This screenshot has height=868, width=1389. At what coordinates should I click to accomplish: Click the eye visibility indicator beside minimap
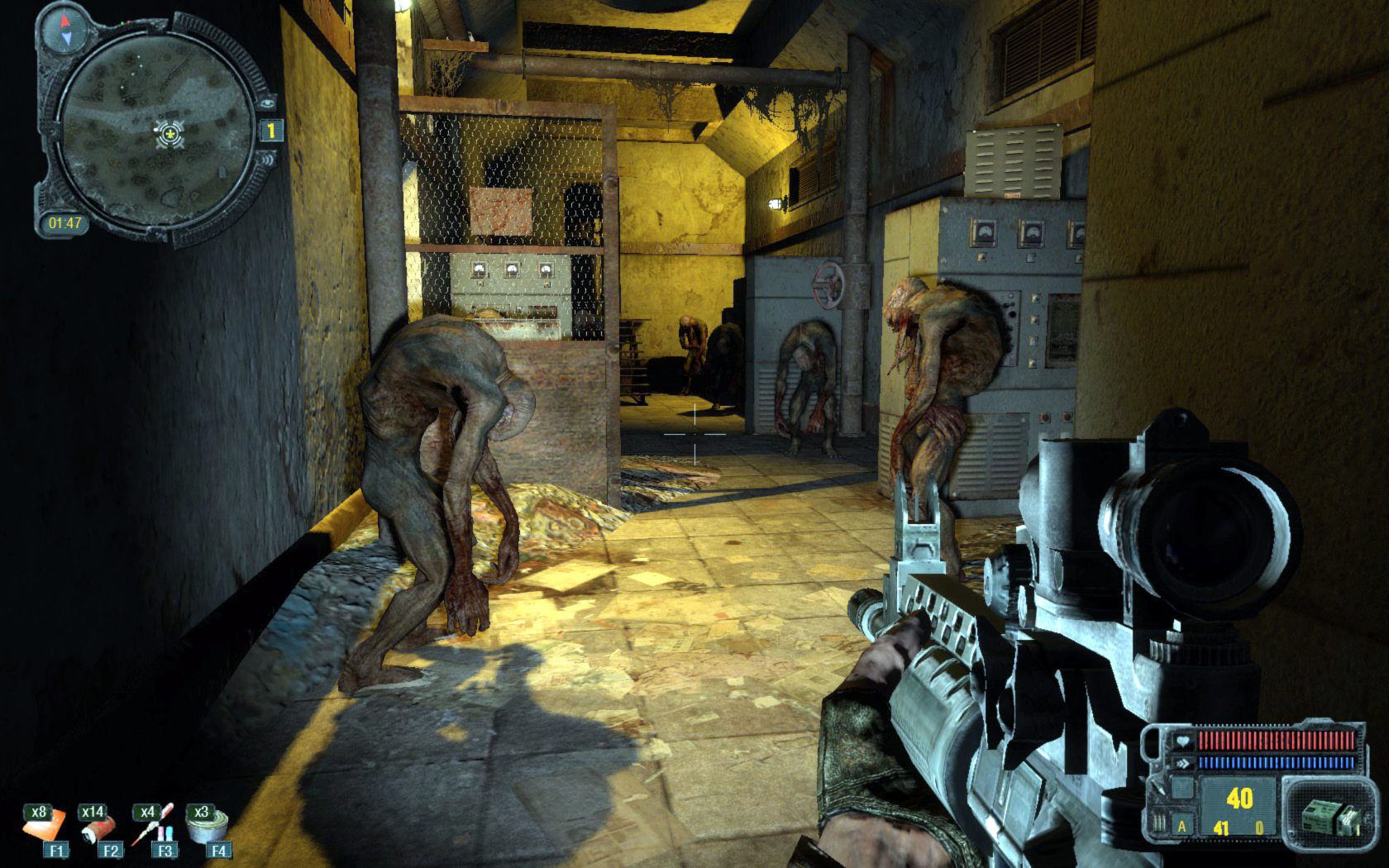pyautogui.click(x=268, y=104)
